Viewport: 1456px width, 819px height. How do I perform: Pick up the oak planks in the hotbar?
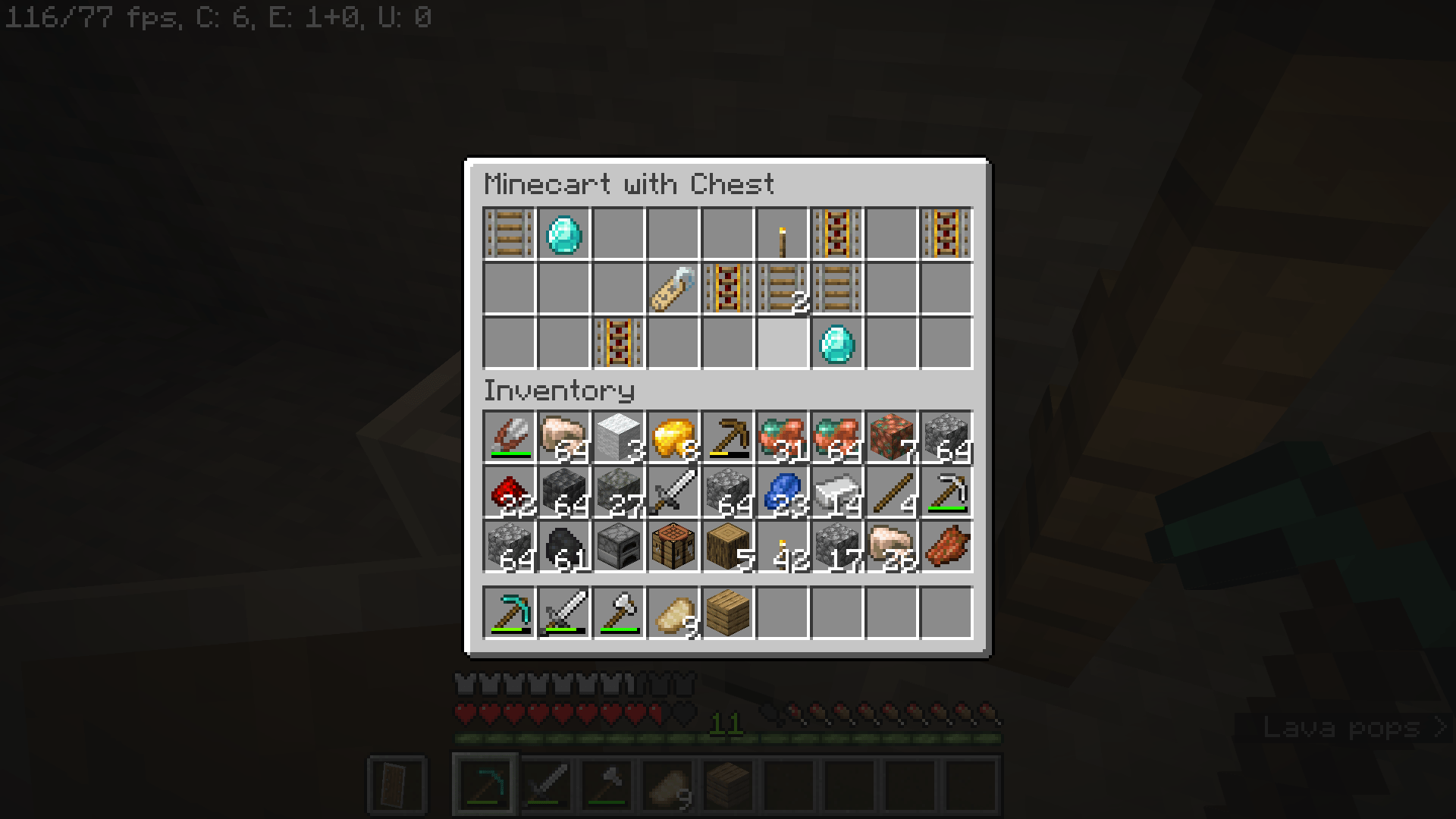point(726,613)
